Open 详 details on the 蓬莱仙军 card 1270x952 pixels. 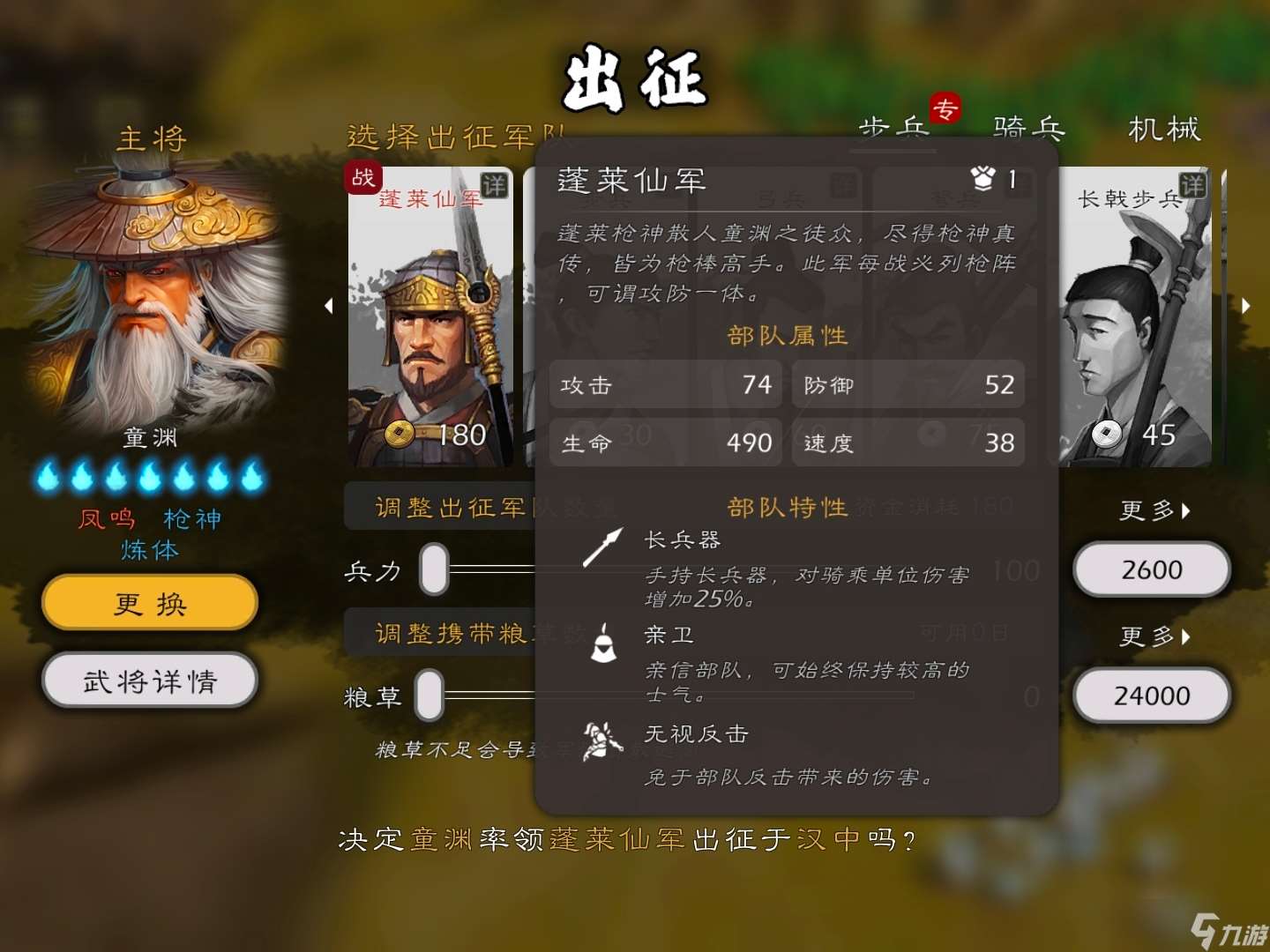[x=496, y=187]
